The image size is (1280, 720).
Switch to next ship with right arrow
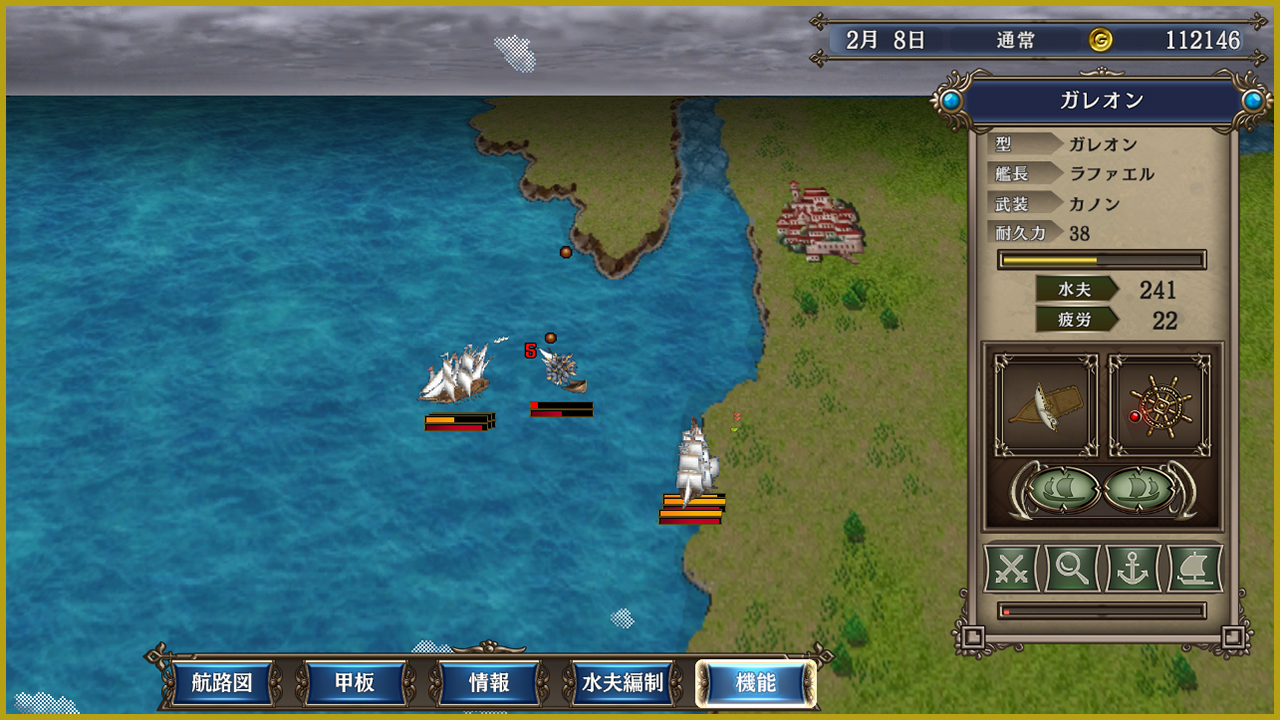click(x=1182, y=490)
